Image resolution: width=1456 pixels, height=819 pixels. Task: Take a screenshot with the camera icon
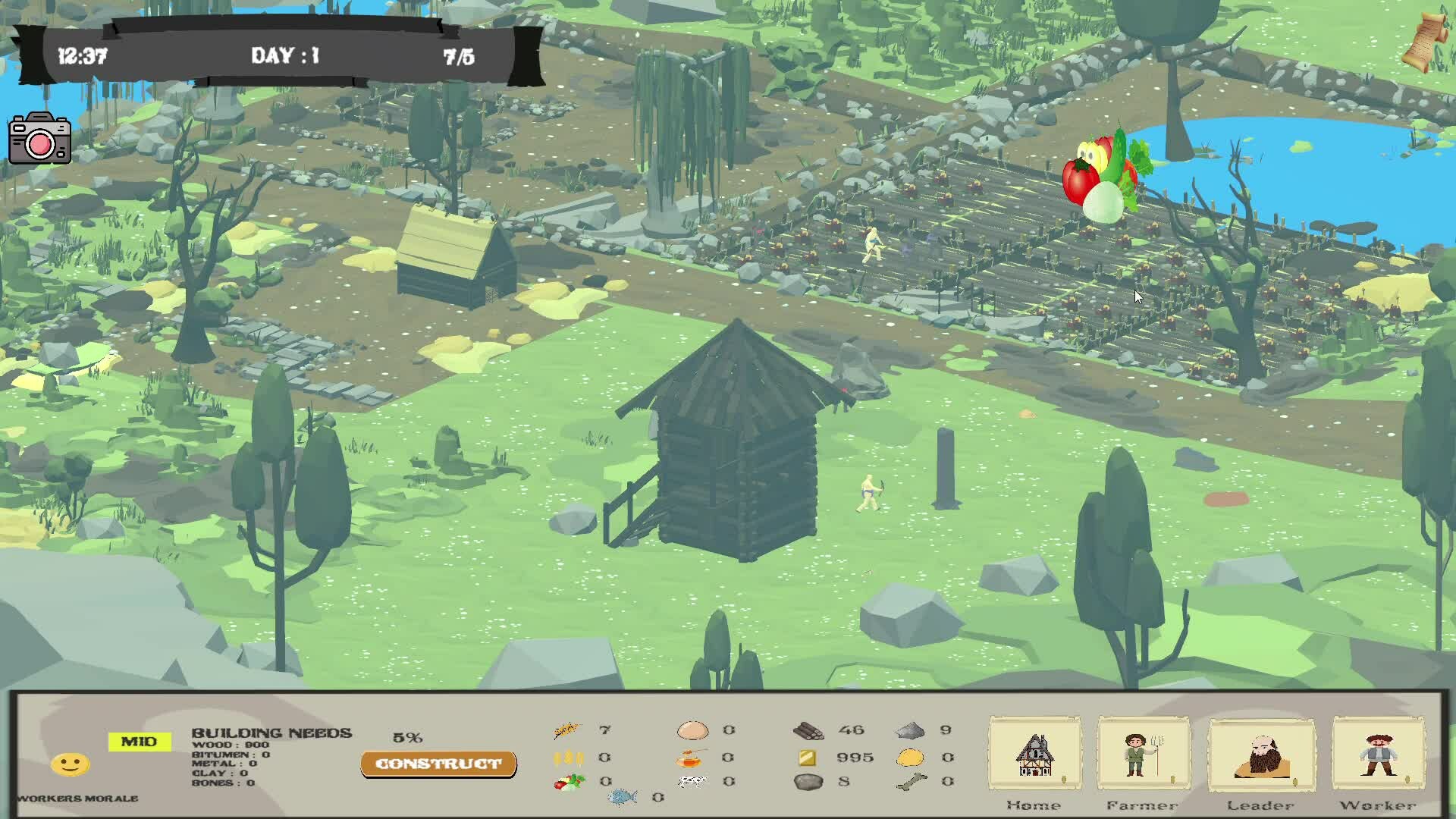[40, 139]
